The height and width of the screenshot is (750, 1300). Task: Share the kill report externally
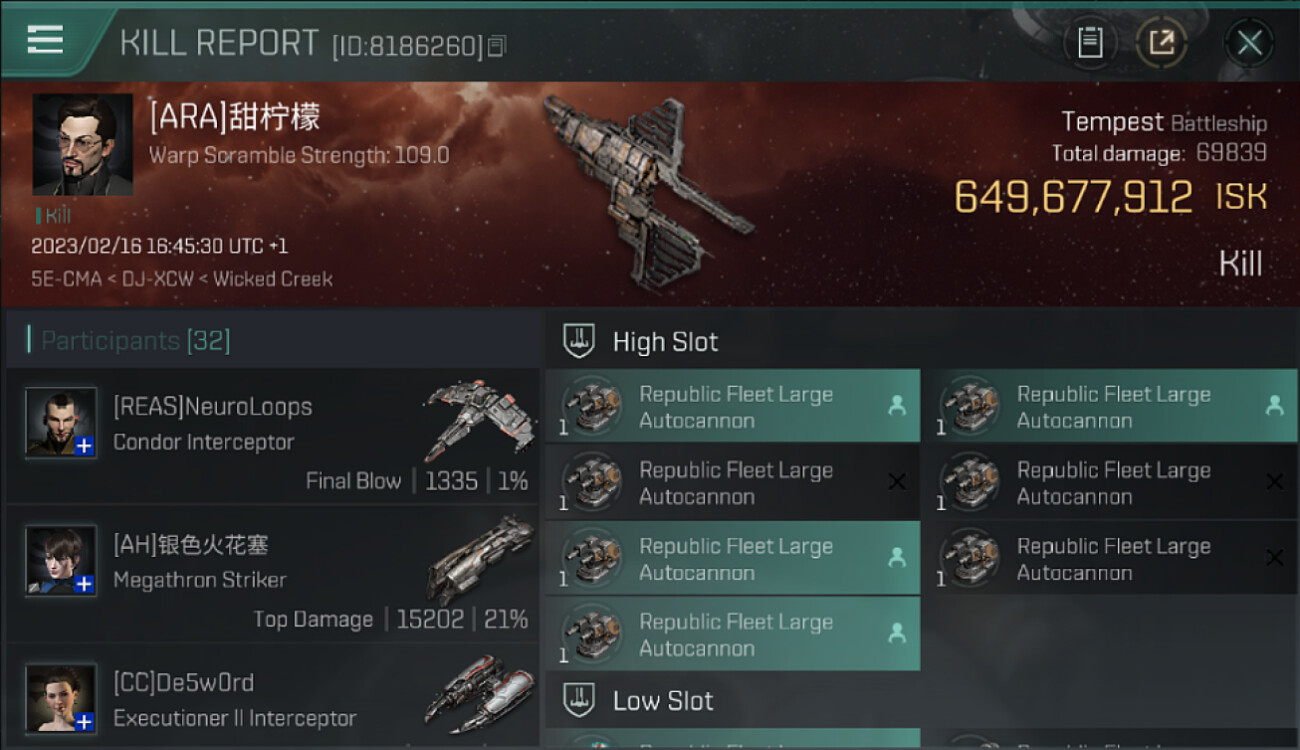click(x=1161, y=43)
